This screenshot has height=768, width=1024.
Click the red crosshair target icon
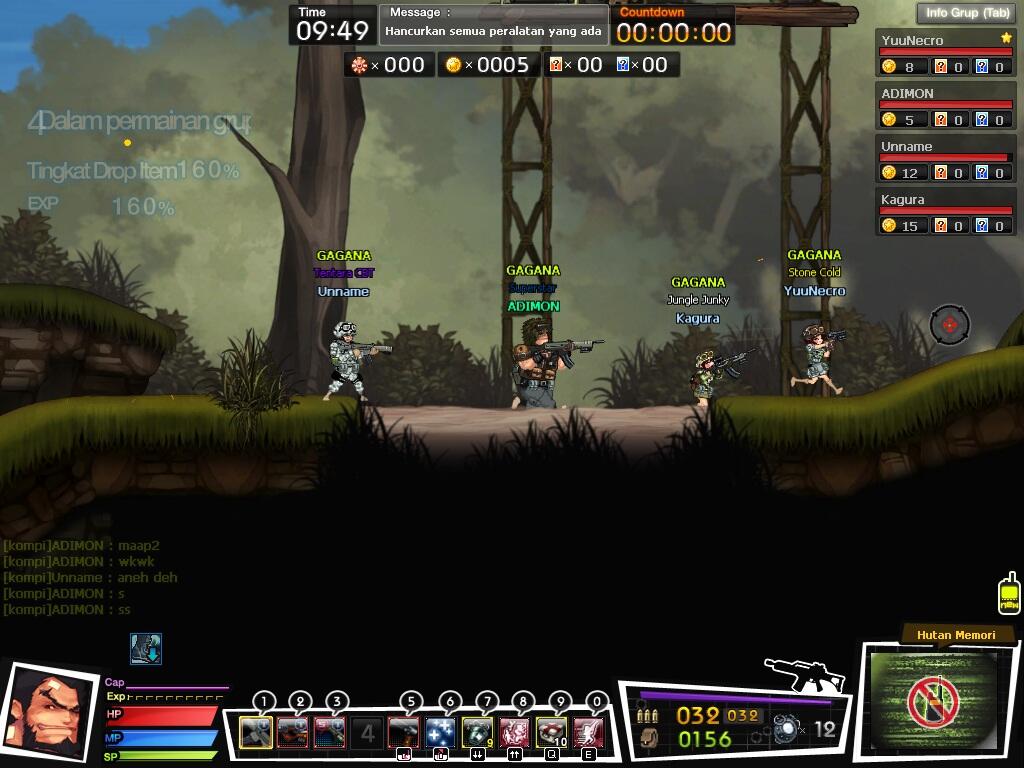pyautogui.click(x=949, y=325)
